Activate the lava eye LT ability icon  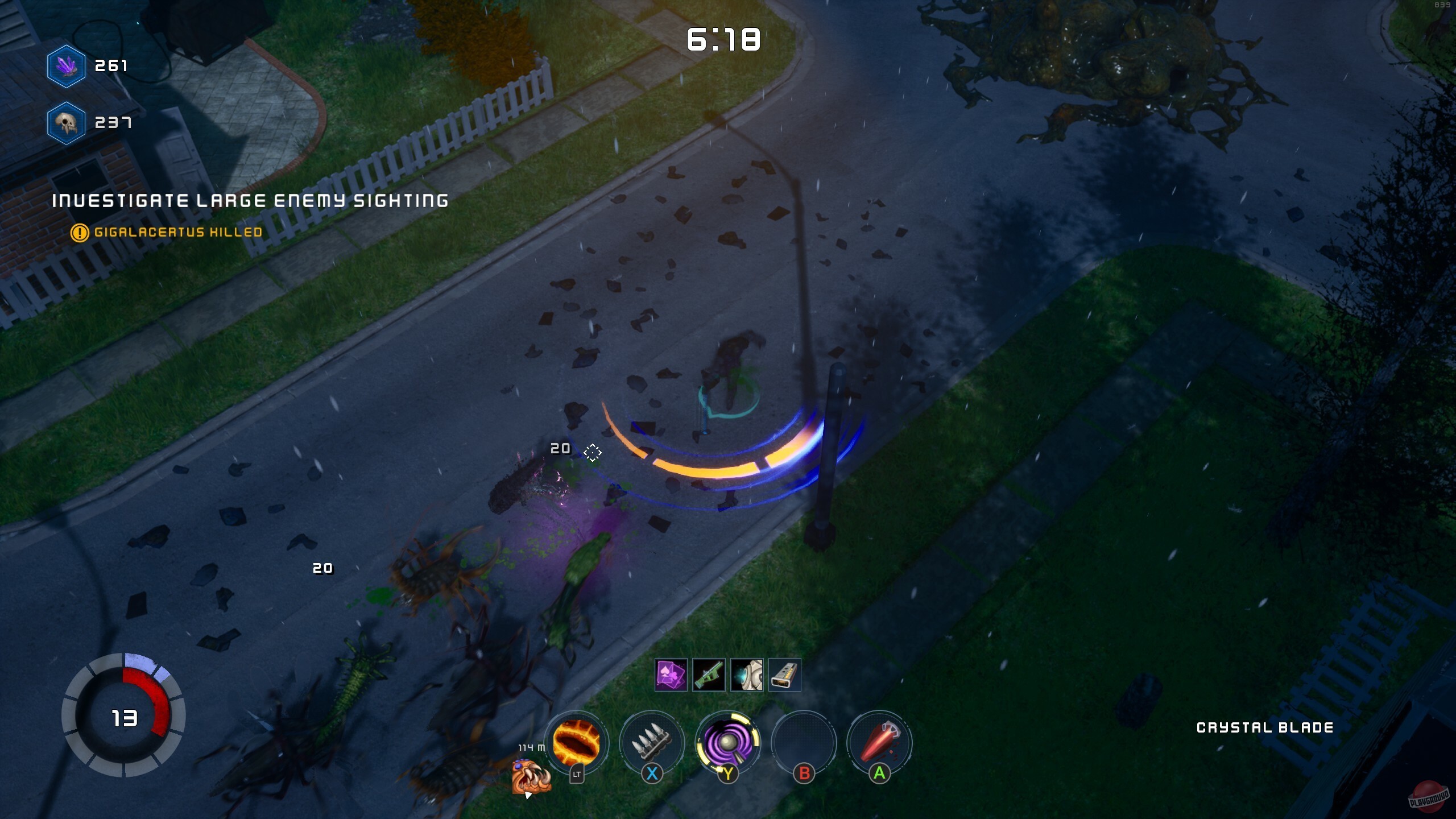point(576,743)
